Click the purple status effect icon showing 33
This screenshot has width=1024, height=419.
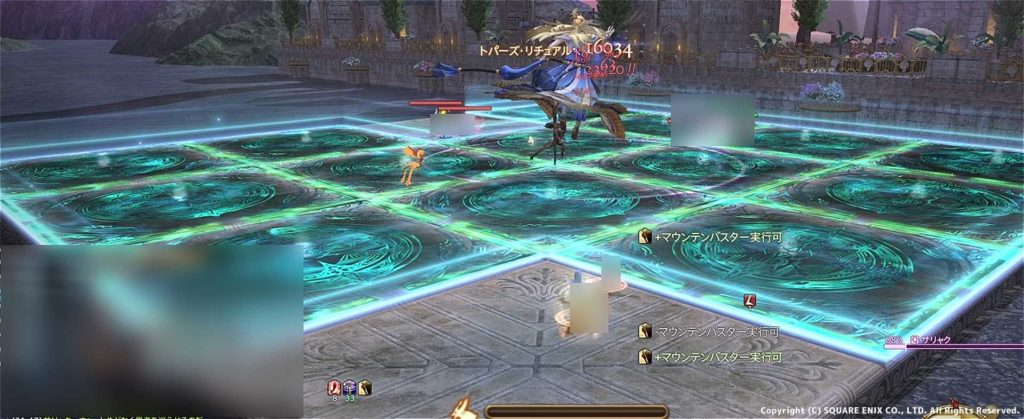(350, 387)
